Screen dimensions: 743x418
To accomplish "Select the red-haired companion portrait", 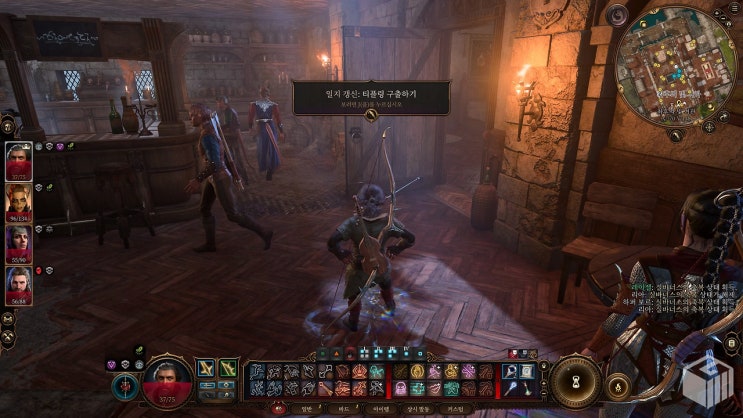I will tap(19, 201).
